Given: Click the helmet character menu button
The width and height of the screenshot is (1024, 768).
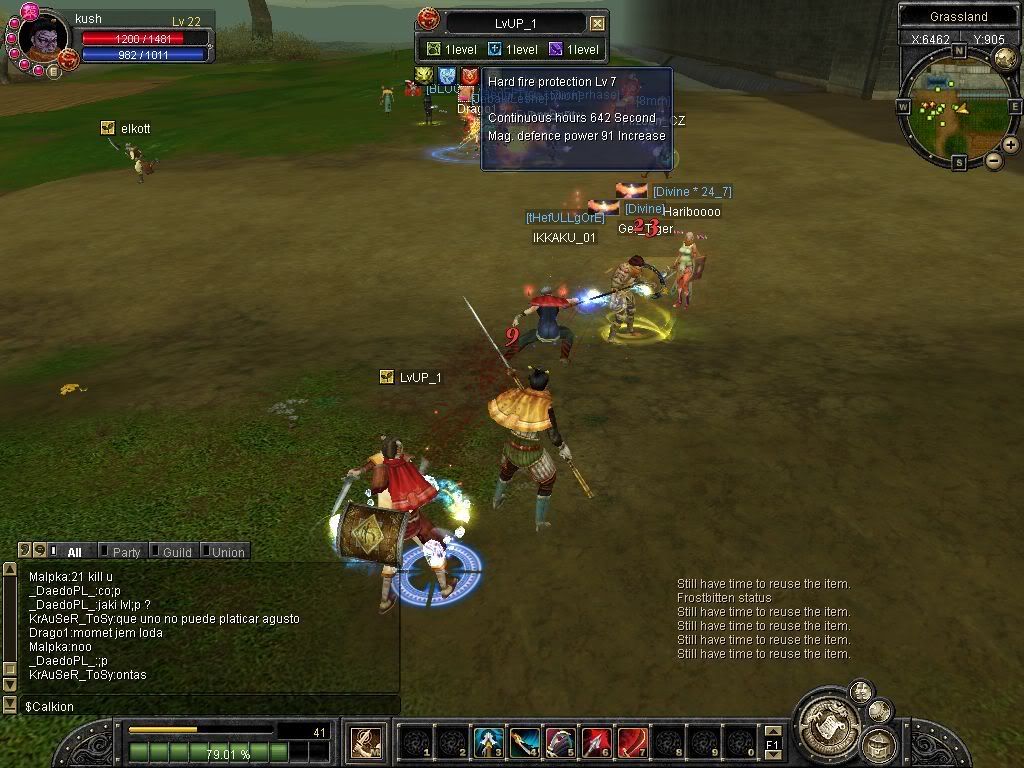Looking at the screenshot, I should point(877,742).
